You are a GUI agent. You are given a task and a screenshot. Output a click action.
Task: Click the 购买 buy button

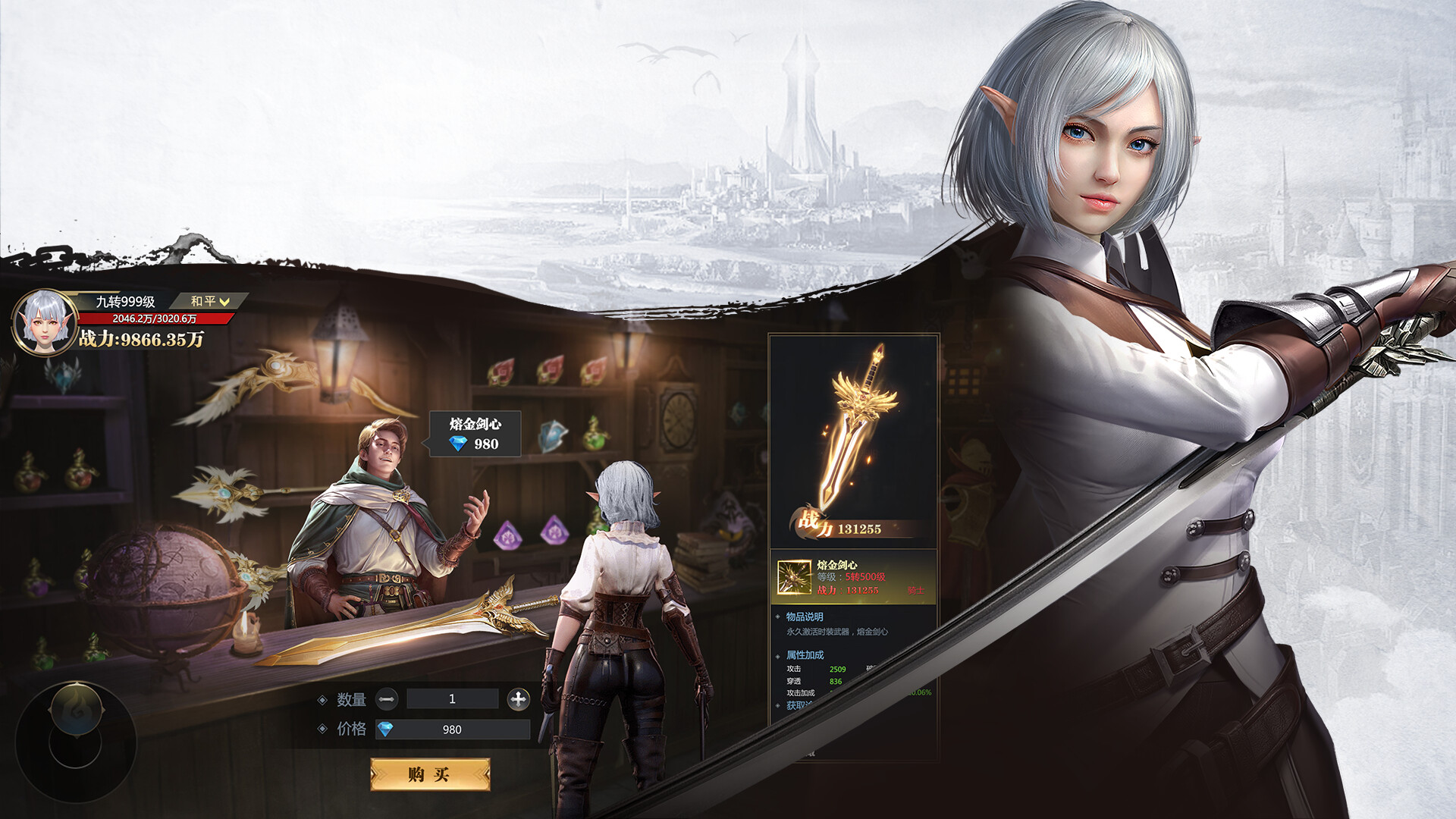point(429,774)
